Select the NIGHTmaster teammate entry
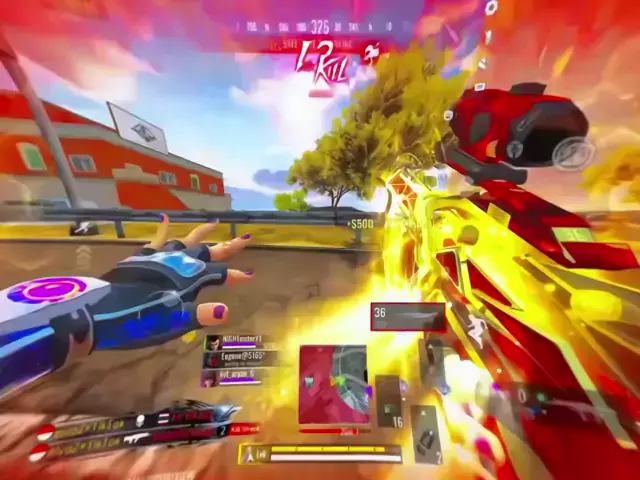 click(236, 342)
